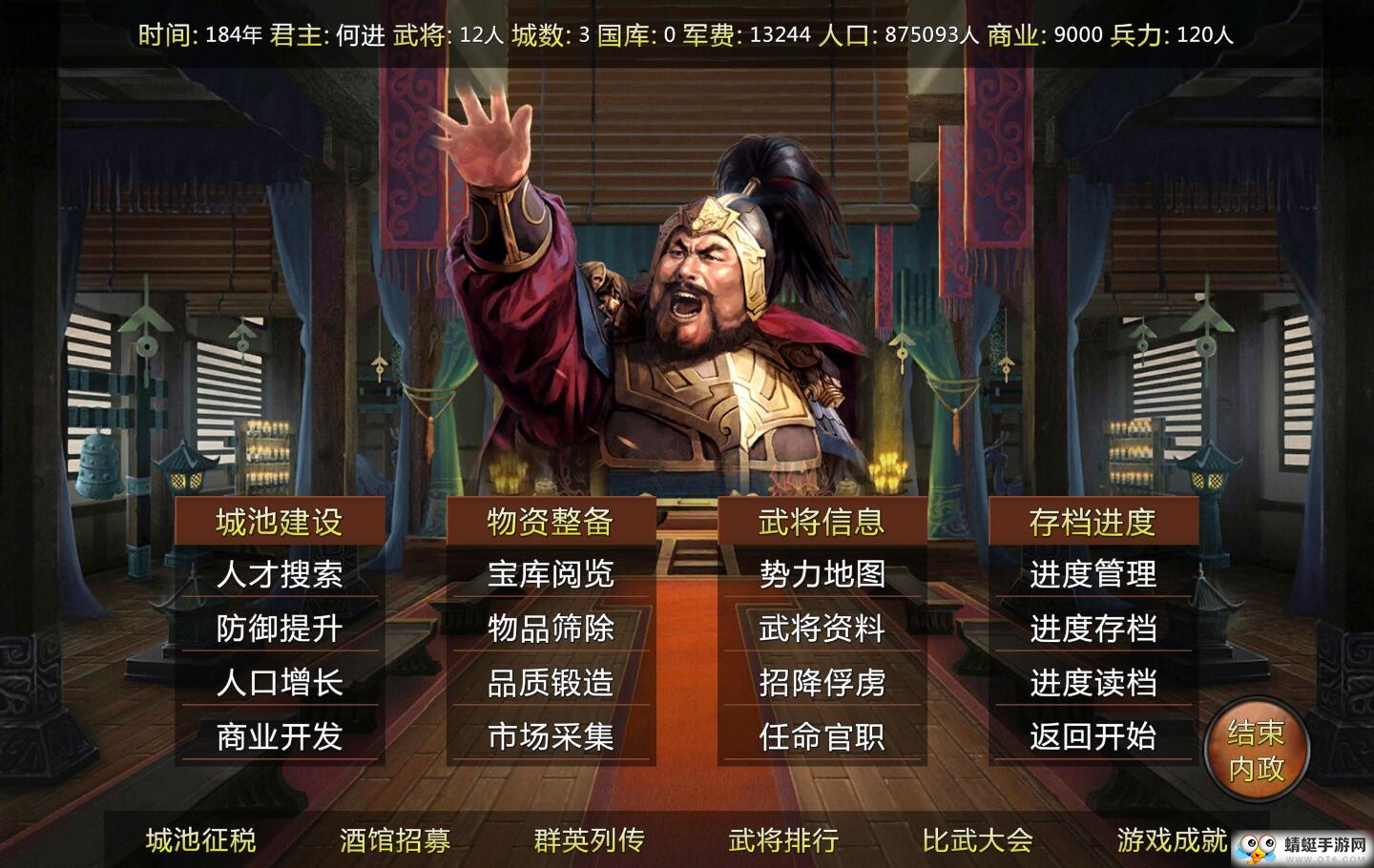Open 宝库阅览 treasury view
Screen dimensions: 1374x868
552,574
